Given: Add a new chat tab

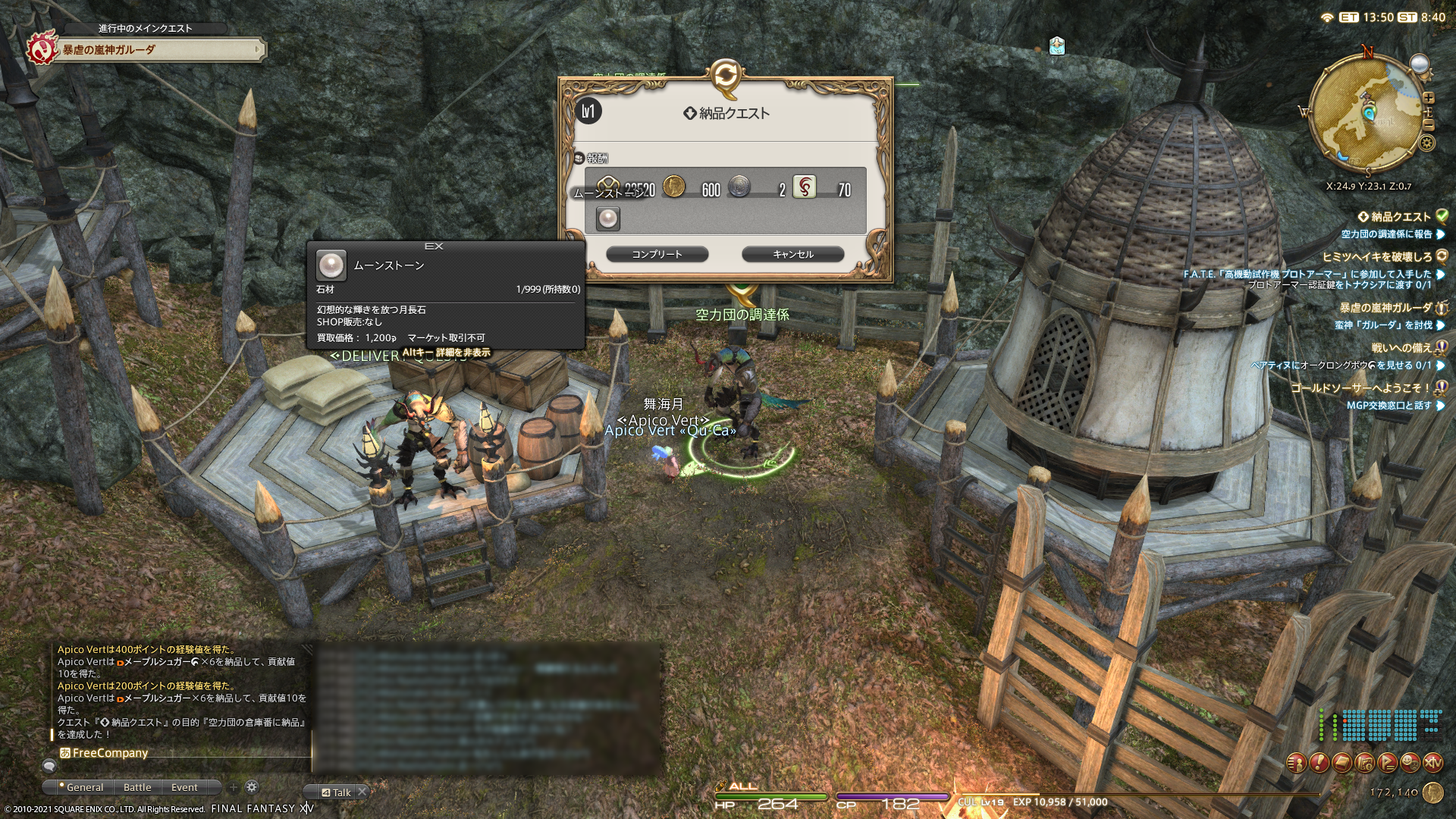Looking at the screenshot, I should click(x=234, y=787).
